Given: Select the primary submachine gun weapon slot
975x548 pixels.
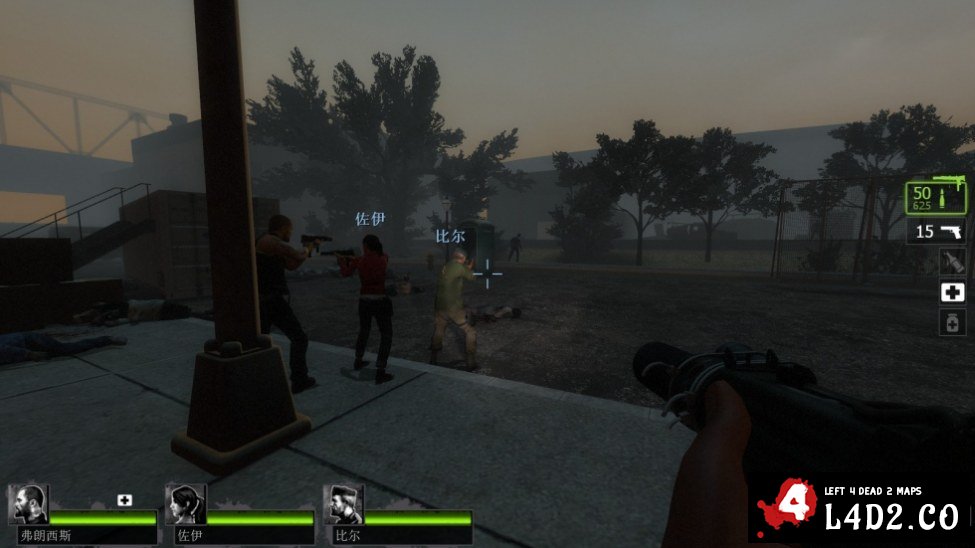Looking at the screenshot, I should tap(939, 197).
